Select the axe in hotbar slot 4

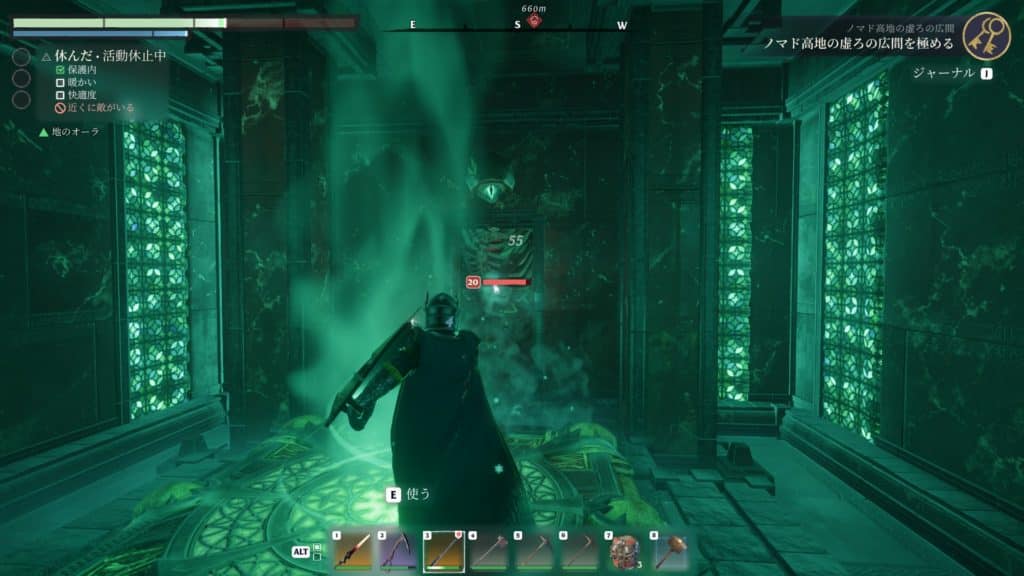click(490, 551)
